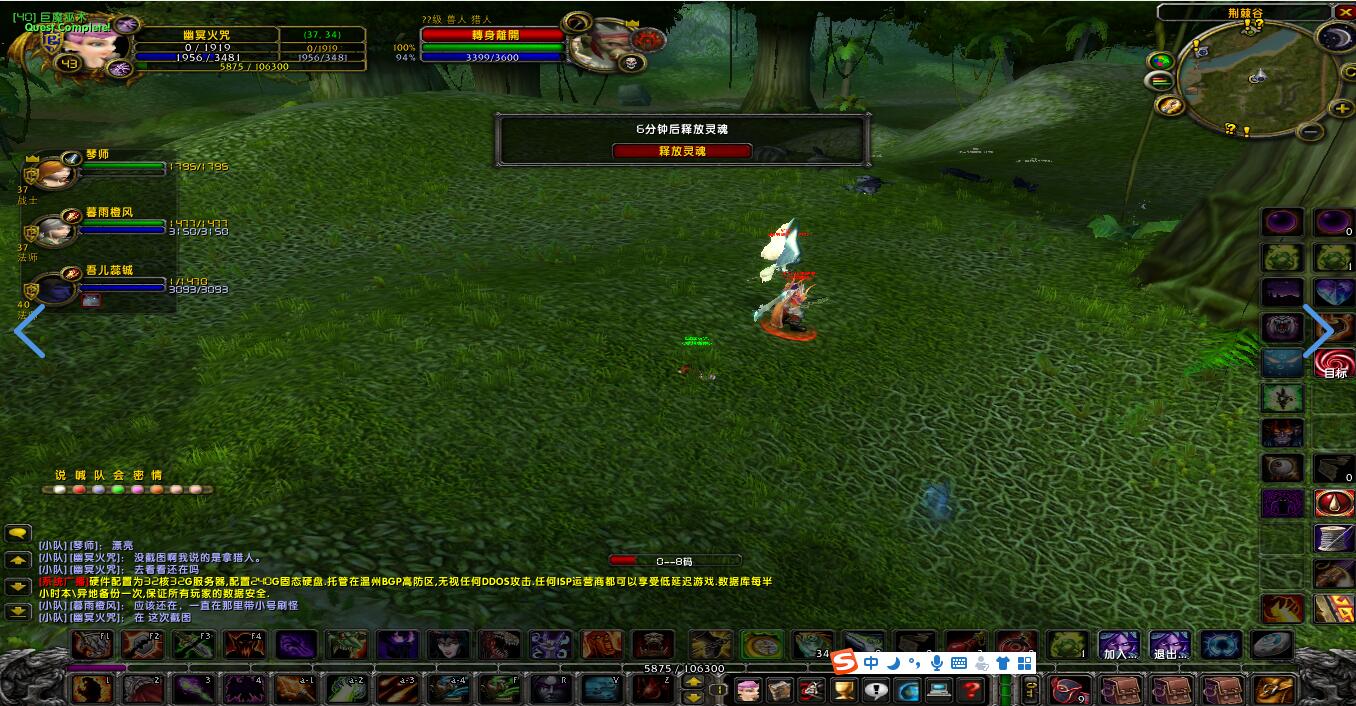Screen dimensions: 1356x706
Task: Open the character info portrait micro button
Action: coord(747,690)
